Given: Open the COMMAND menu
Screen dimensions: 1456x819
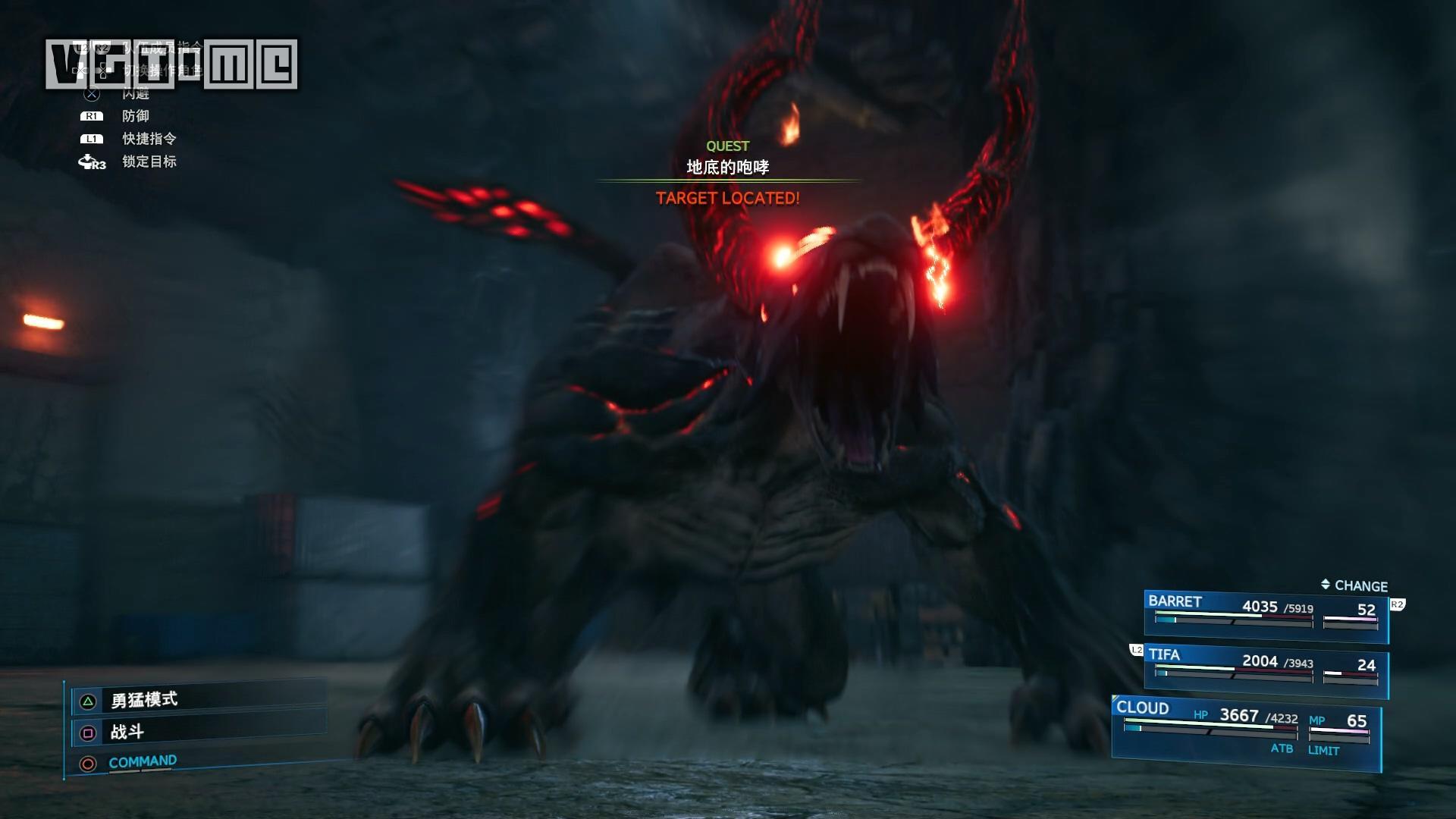Looking at the screenshot, I should pos(143,762).
